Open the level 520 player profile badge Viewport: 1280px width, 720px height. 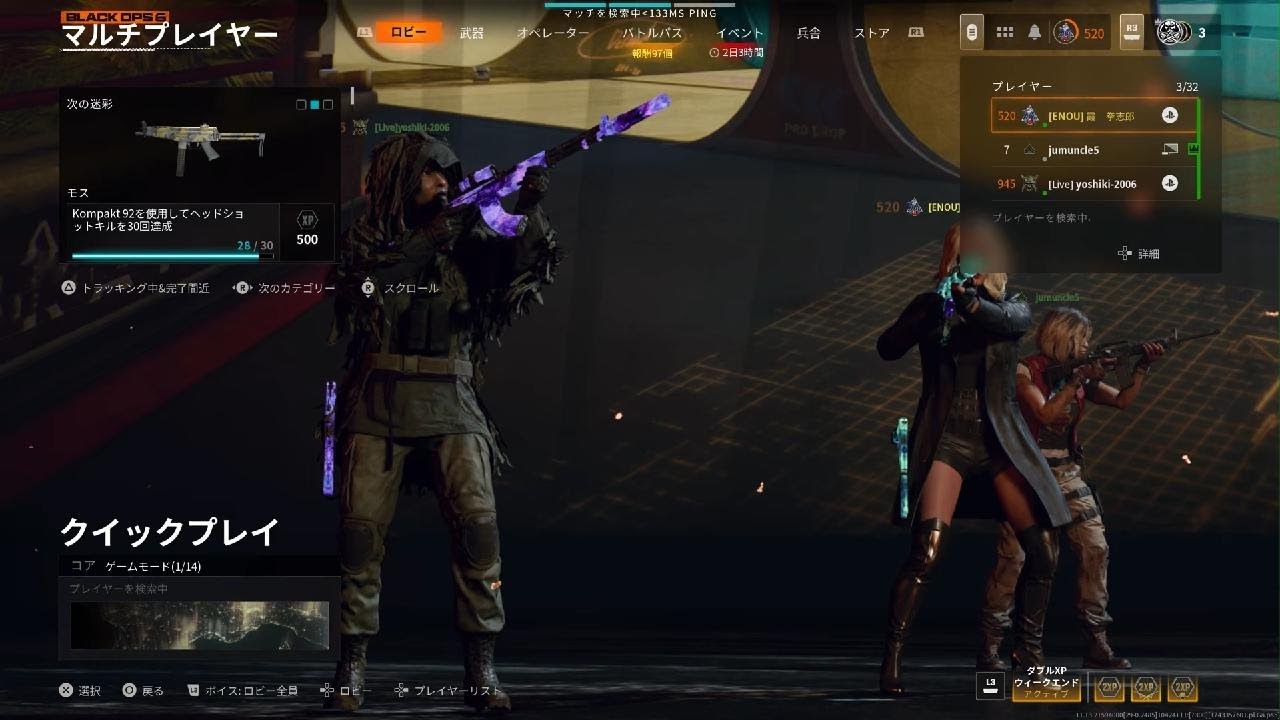[x=1078, y=33]
